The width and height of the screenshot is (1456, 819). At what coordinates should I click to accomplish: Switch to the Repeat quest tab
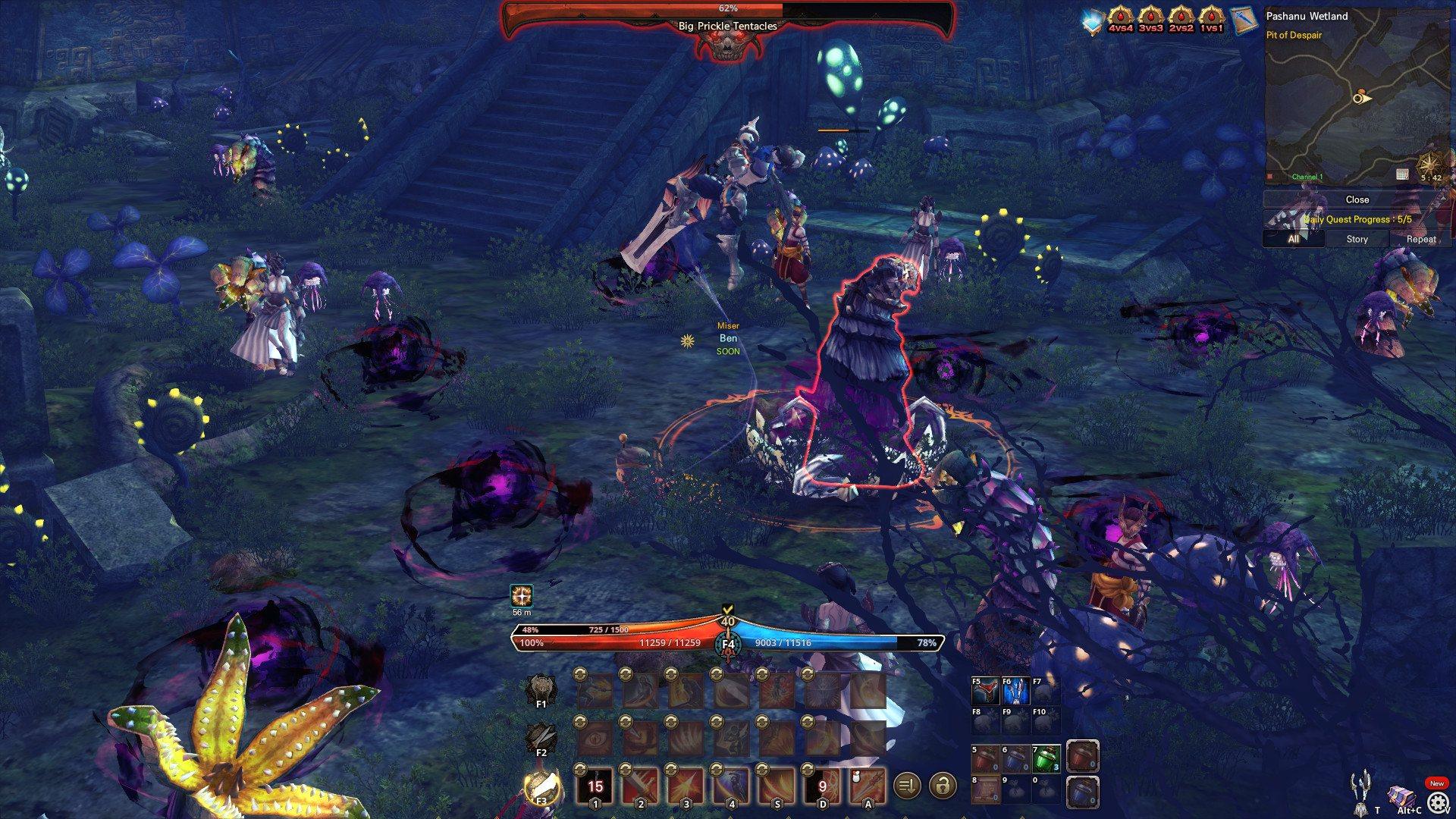point(1421,239)
